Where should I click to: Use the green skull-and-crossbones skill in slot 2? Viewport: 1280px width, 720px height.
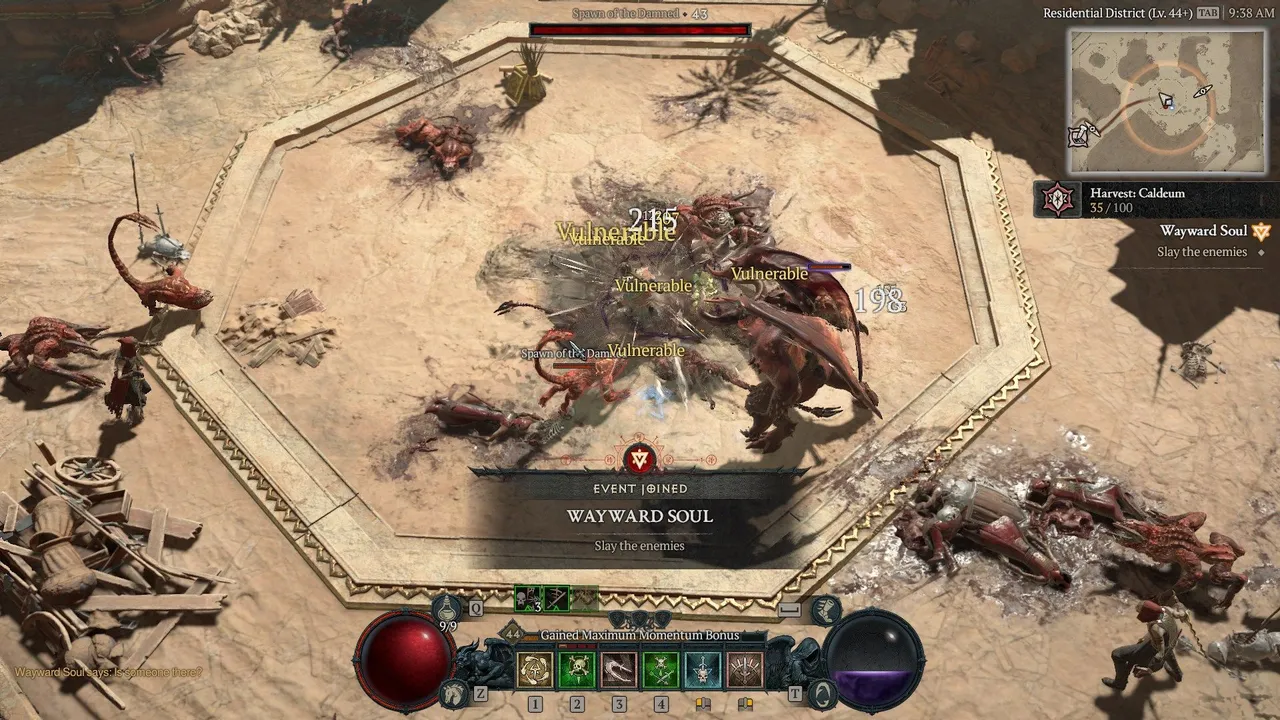point(577,670)
